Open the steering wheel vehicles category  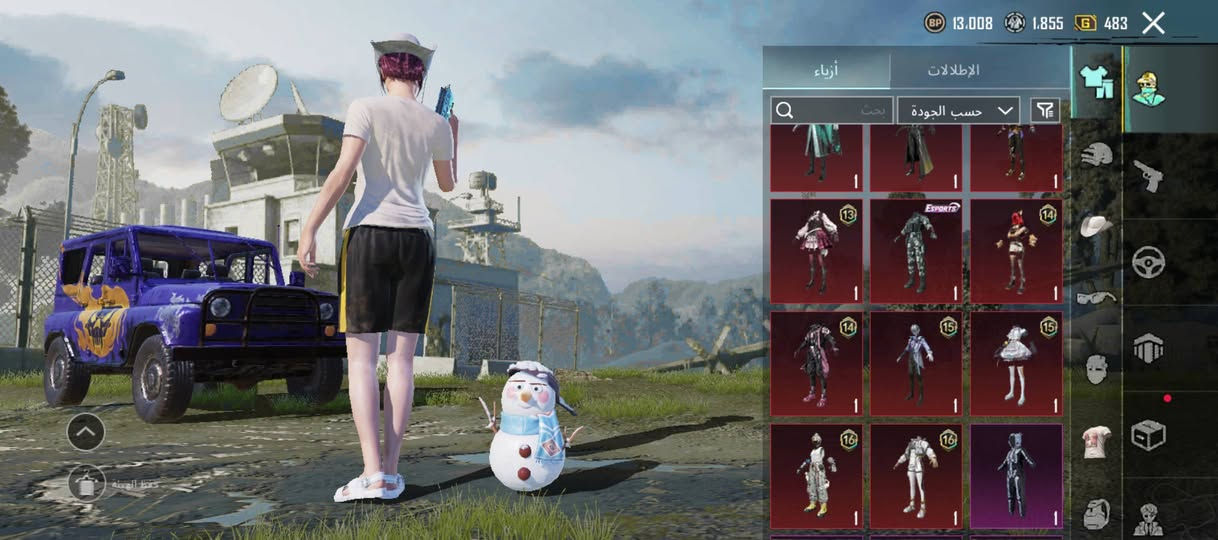pos(1148,262)
